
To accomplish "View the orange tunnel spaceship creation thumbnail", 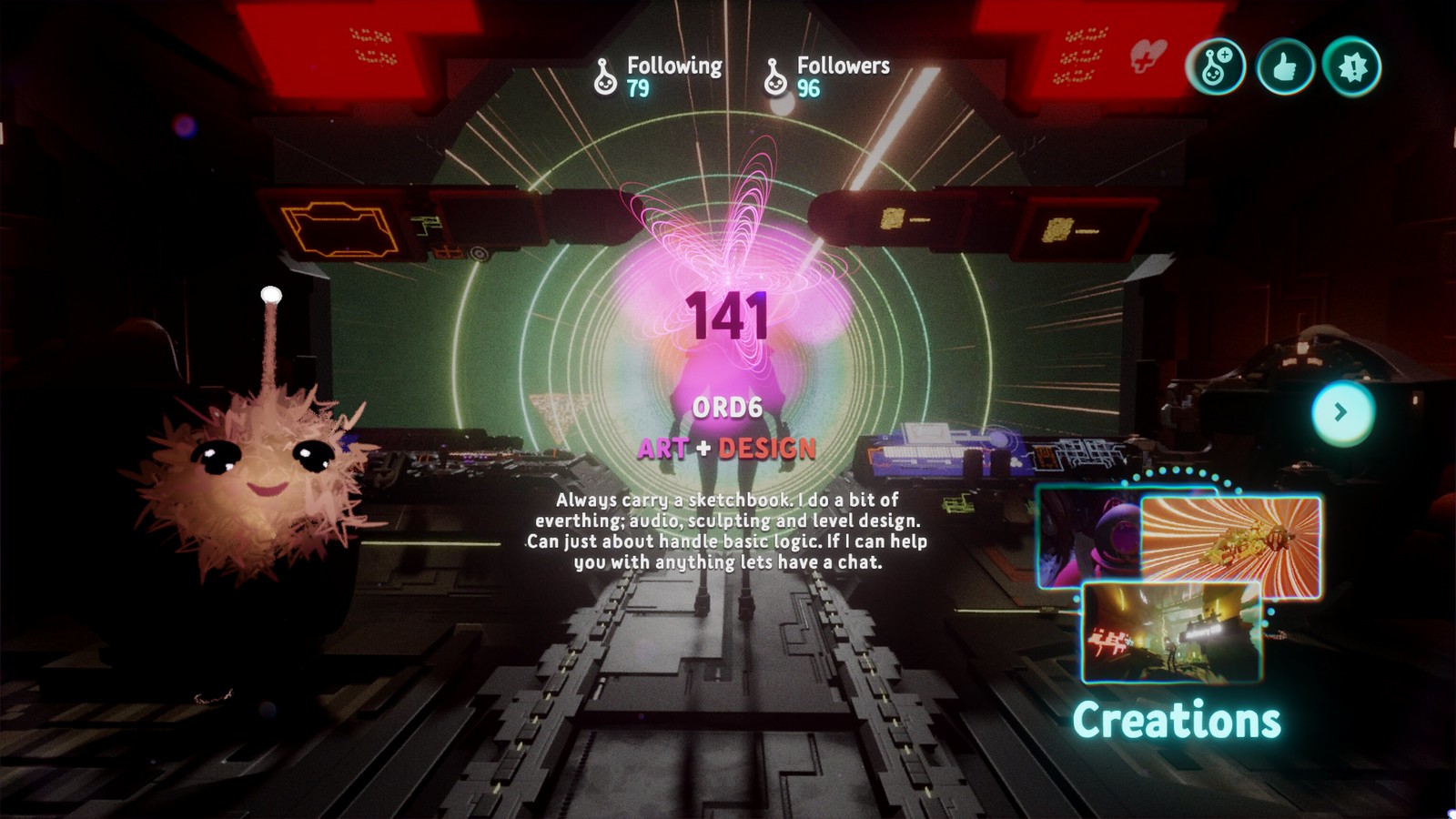I will 1230,546.
